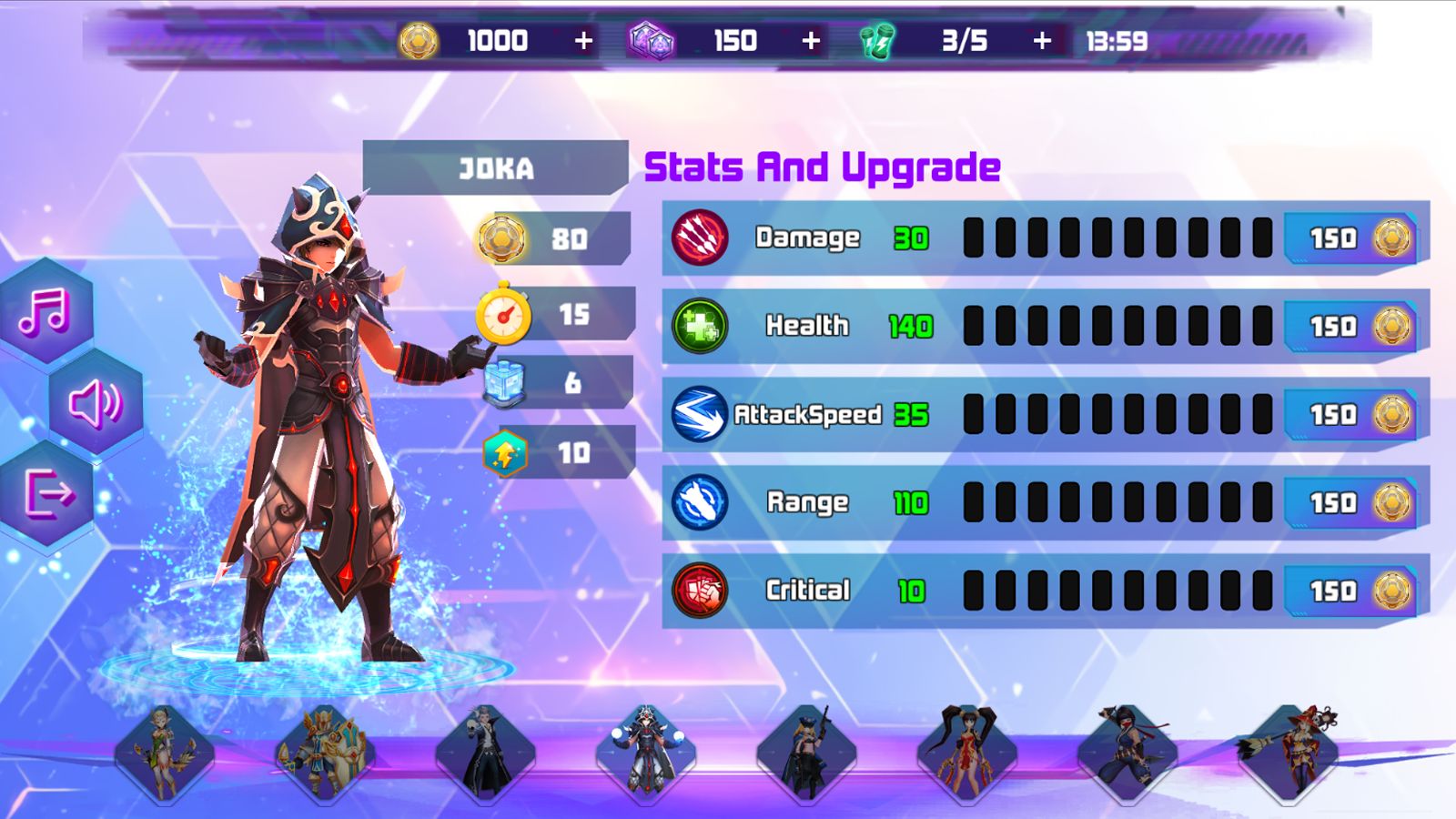1456x819 pixels.
Task: Upgrade Health for 150 coins
Action: point(1352,327)
